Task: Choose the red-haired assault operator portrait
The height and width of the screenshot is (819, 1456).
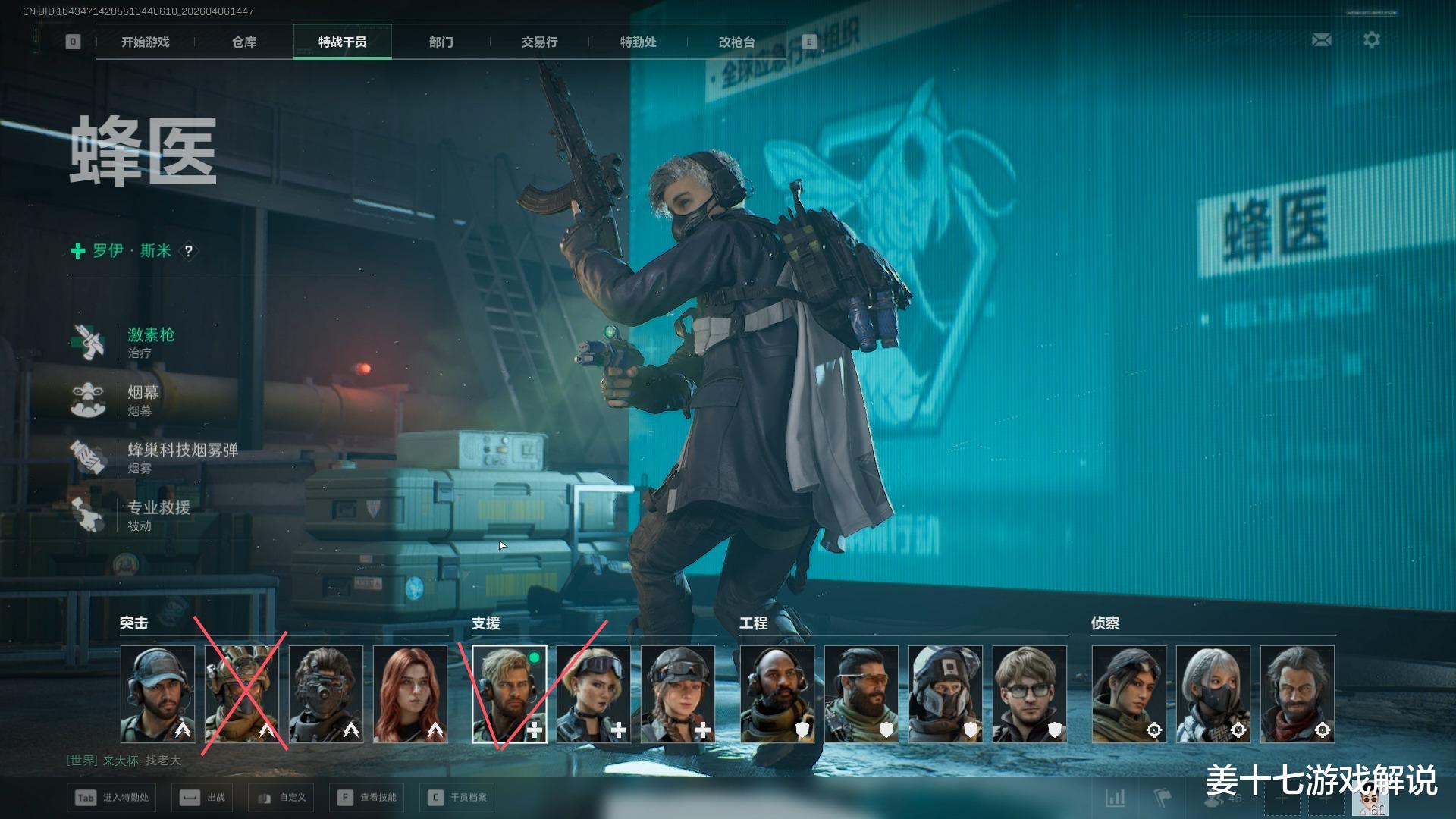Action: [410, 694]
